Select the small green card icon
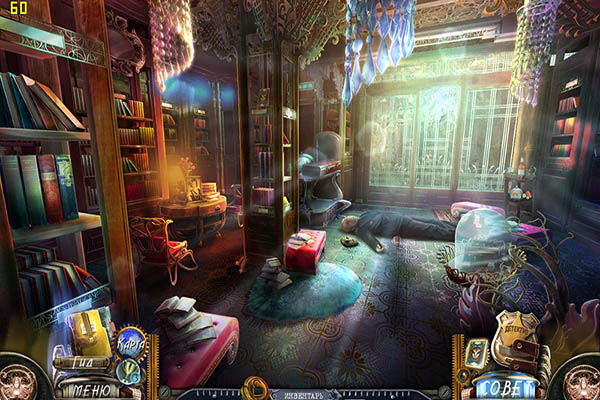 (476, 353)
